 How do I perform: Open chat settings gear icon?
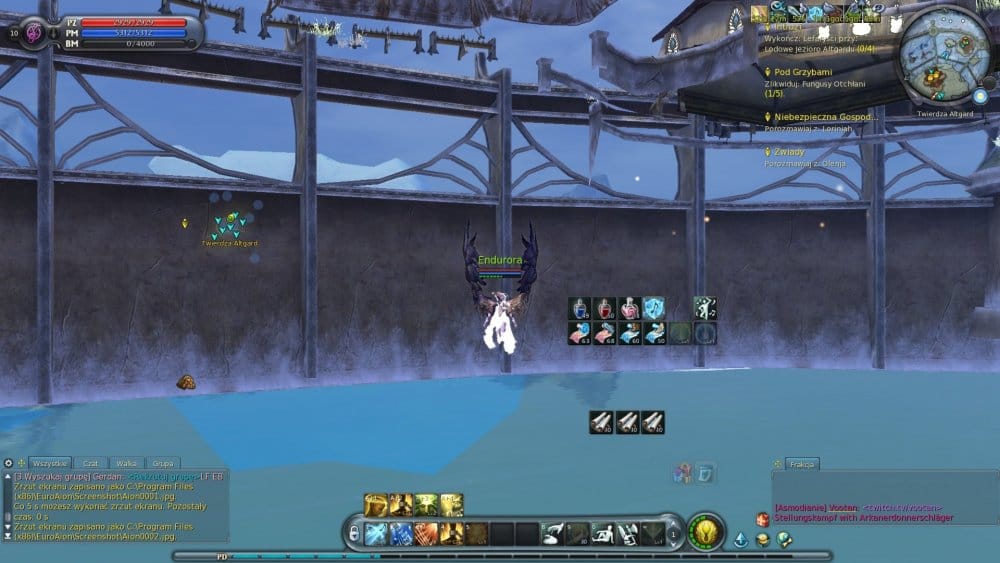tap(8, 463)
